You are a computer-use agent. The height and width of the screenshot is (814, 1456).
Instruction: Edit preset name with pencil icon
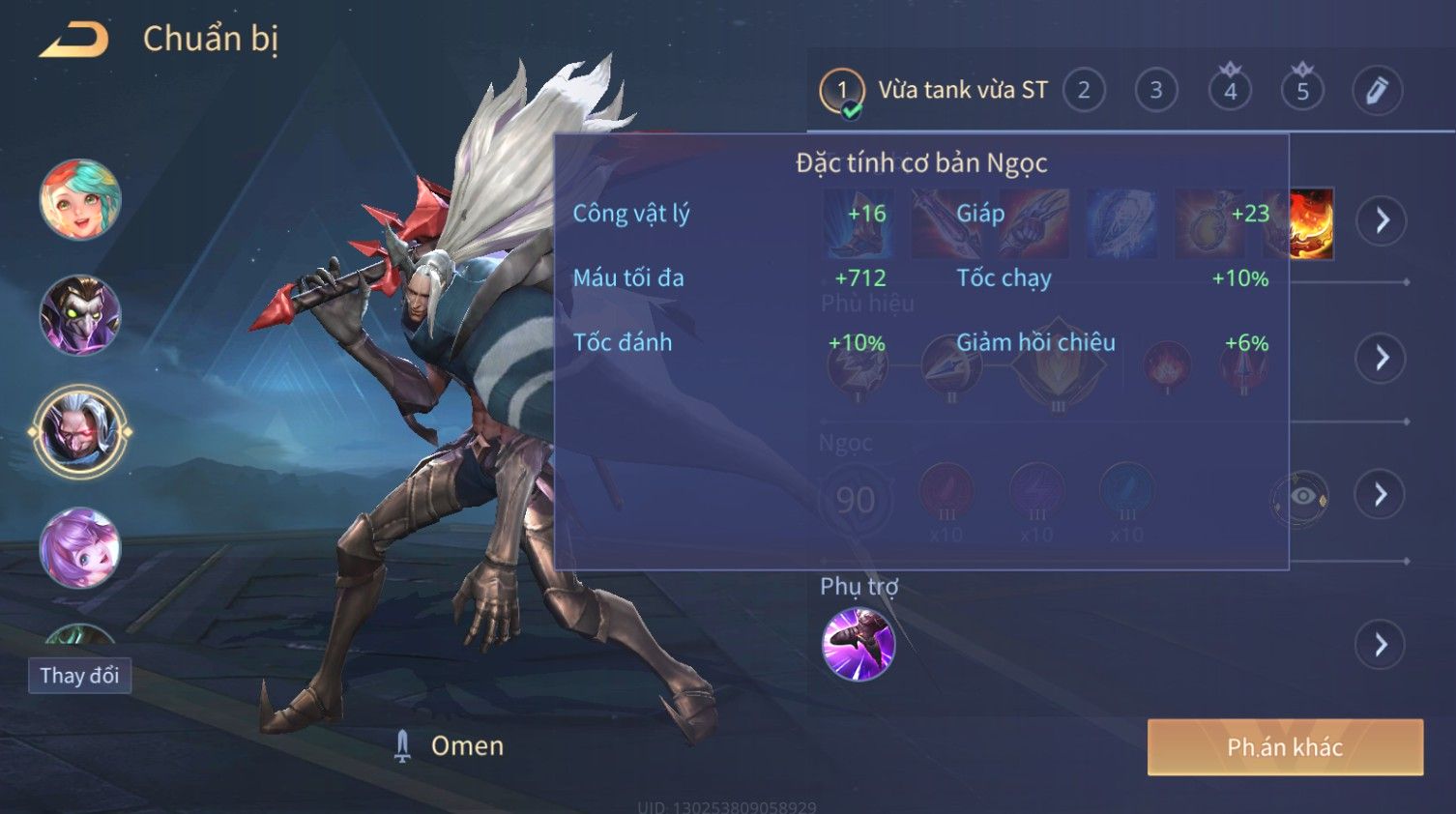coord(1377,91)
